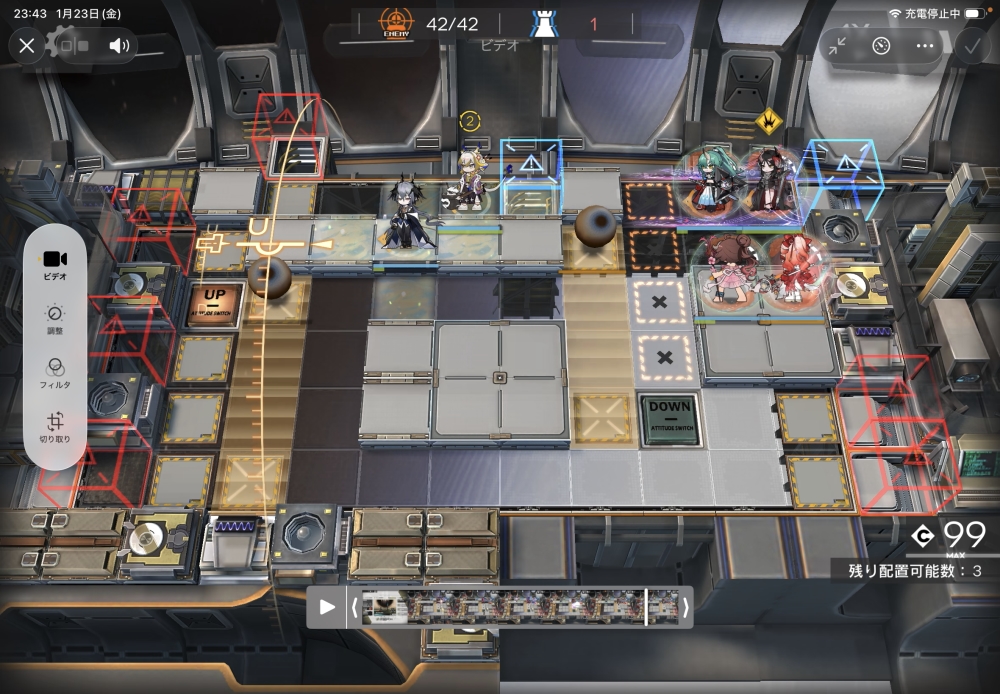Open the フィルタ filters tab
Image resolution: width=1000 pixels, height=694 pixels.
55,373
